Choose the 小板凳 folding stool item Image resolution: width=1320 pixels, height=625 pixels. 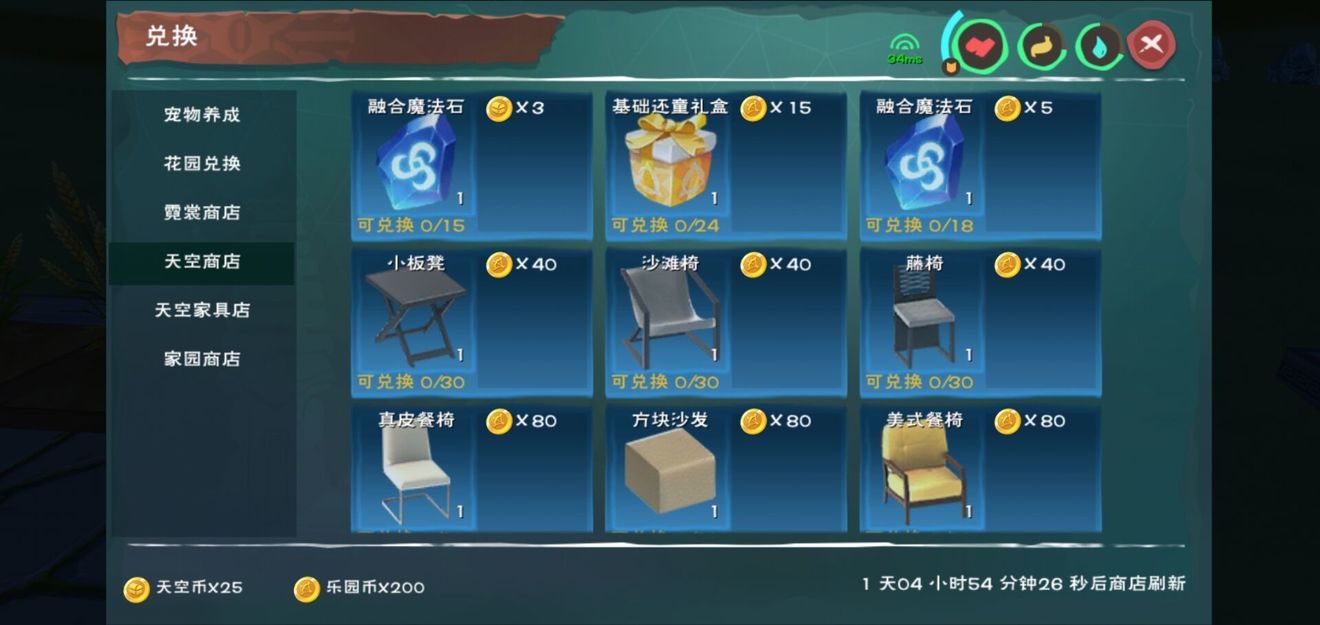[471, 321]
